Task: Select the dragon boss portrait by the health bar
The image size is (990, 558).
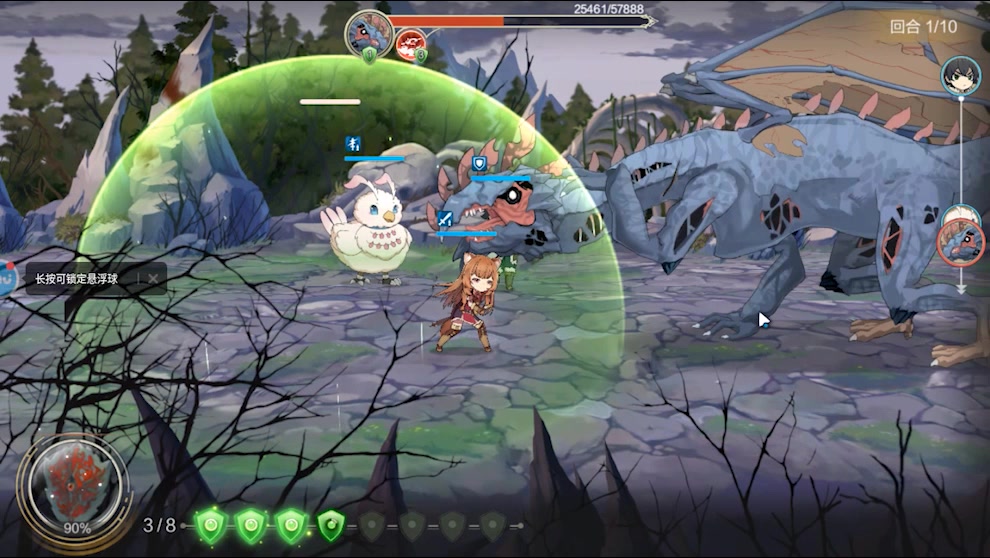Action: tap(368, 33)
